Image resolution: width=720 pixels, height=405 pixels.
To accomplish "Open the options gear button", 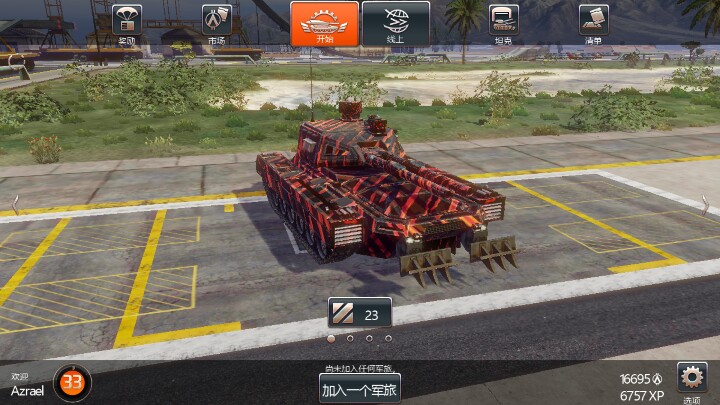I will pos(692,378).
